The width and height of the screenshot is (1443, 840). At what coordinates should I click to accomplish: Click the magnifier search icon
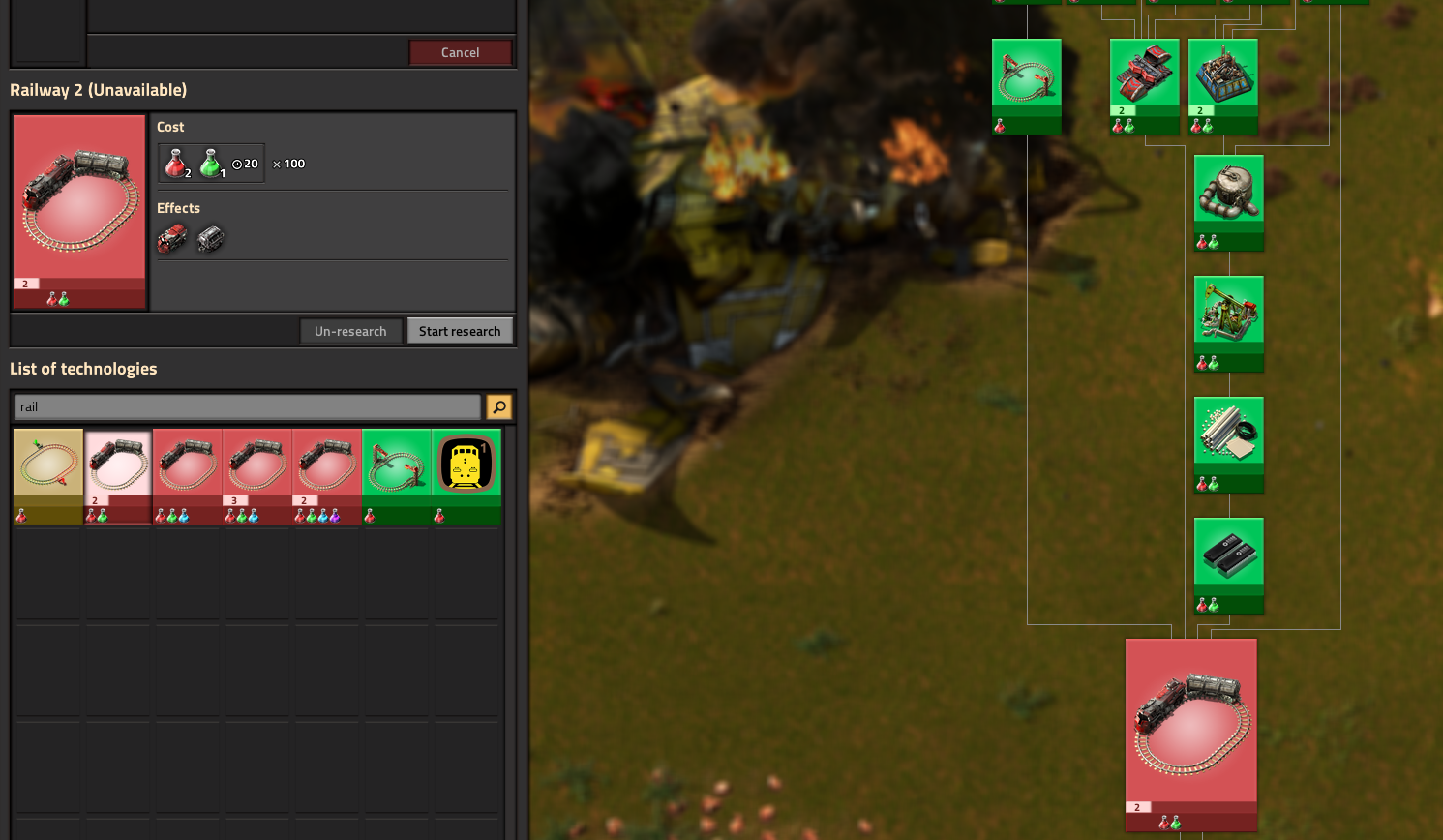point(498,406)
